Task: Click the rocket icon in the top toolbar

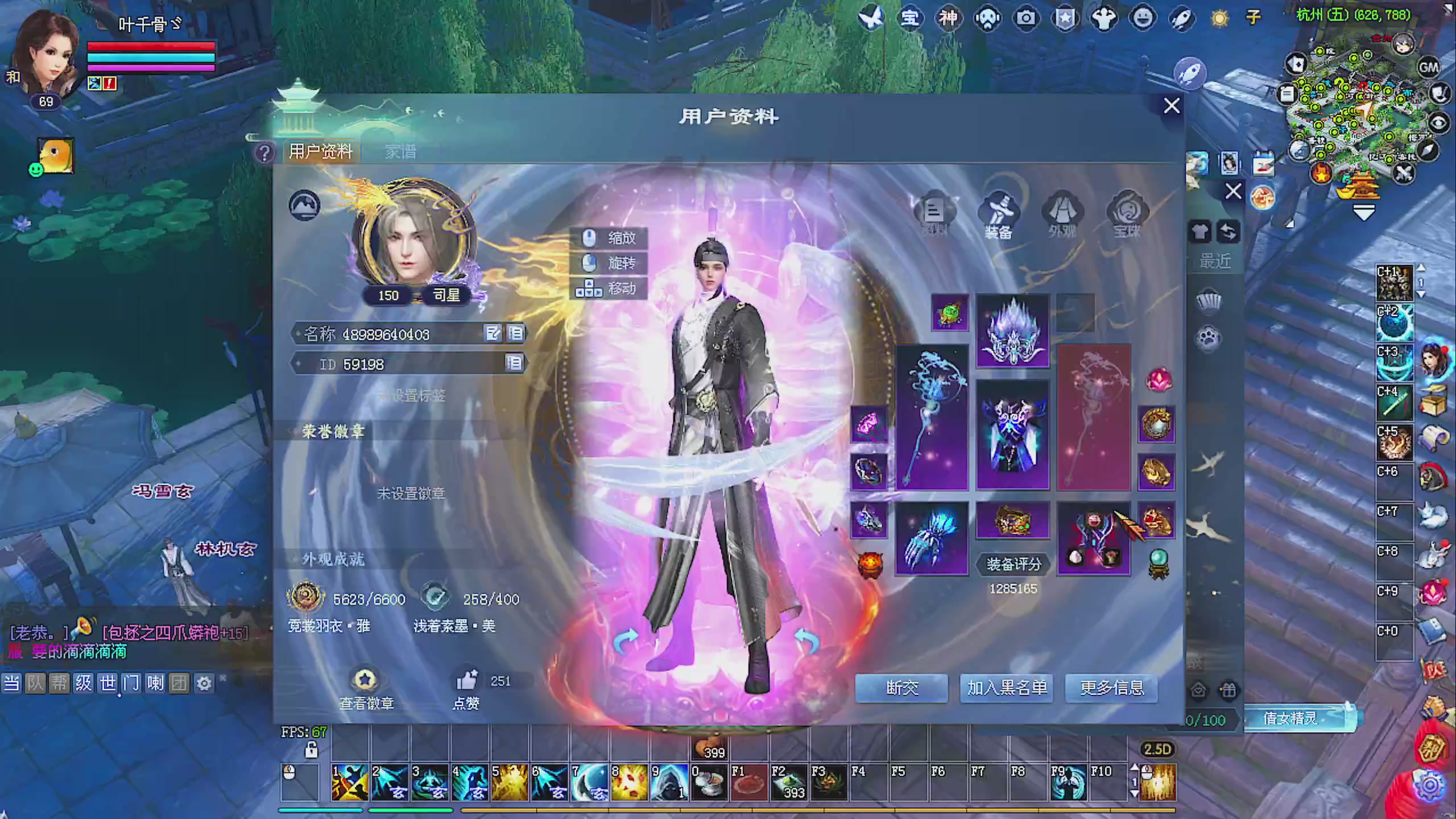Action: pos(1181,18)
